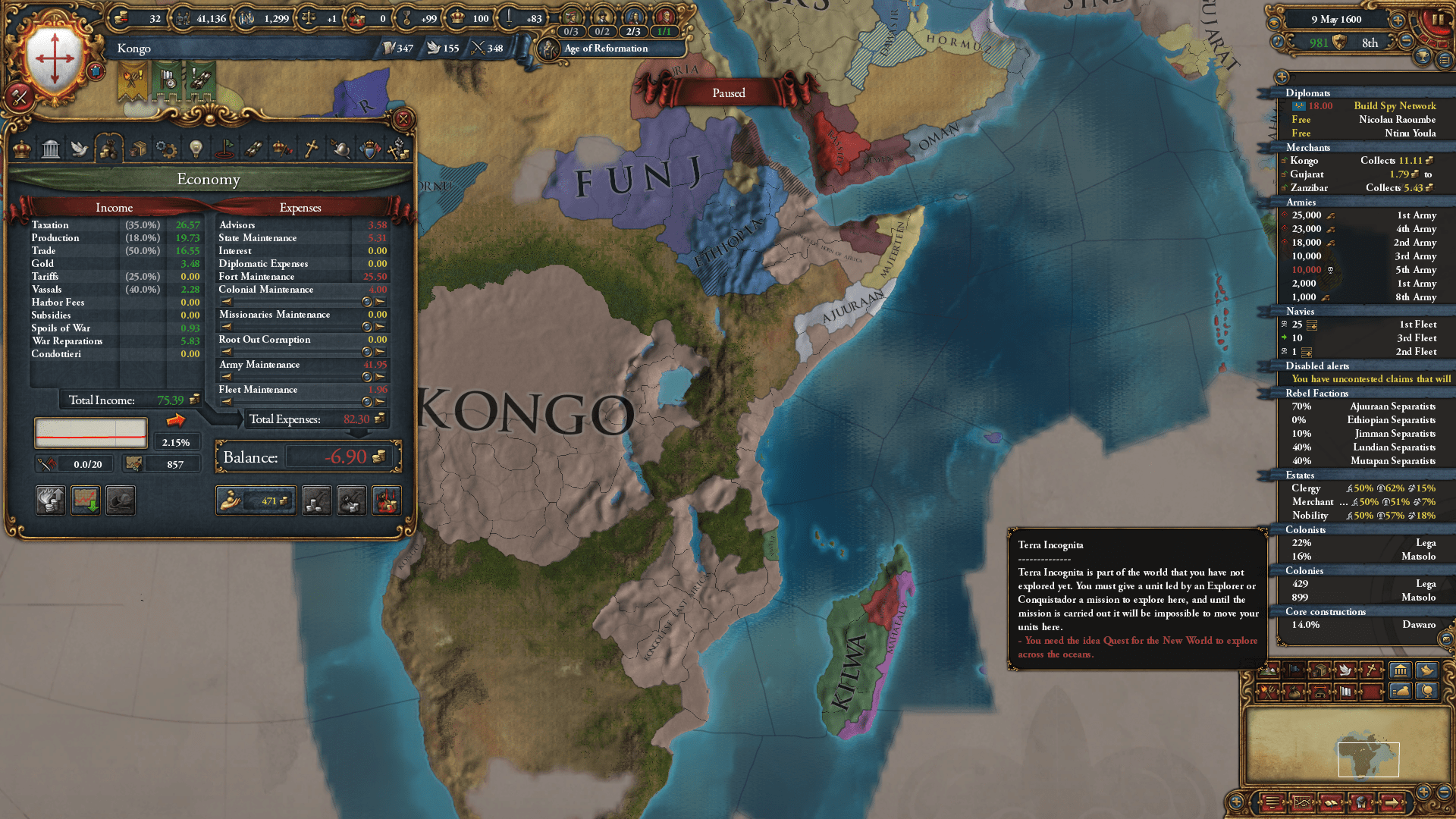Screen dimensions: 1456x819
Task: Open the Diplomacy tab with the dove icon
Action: click(x=80, y=149)
